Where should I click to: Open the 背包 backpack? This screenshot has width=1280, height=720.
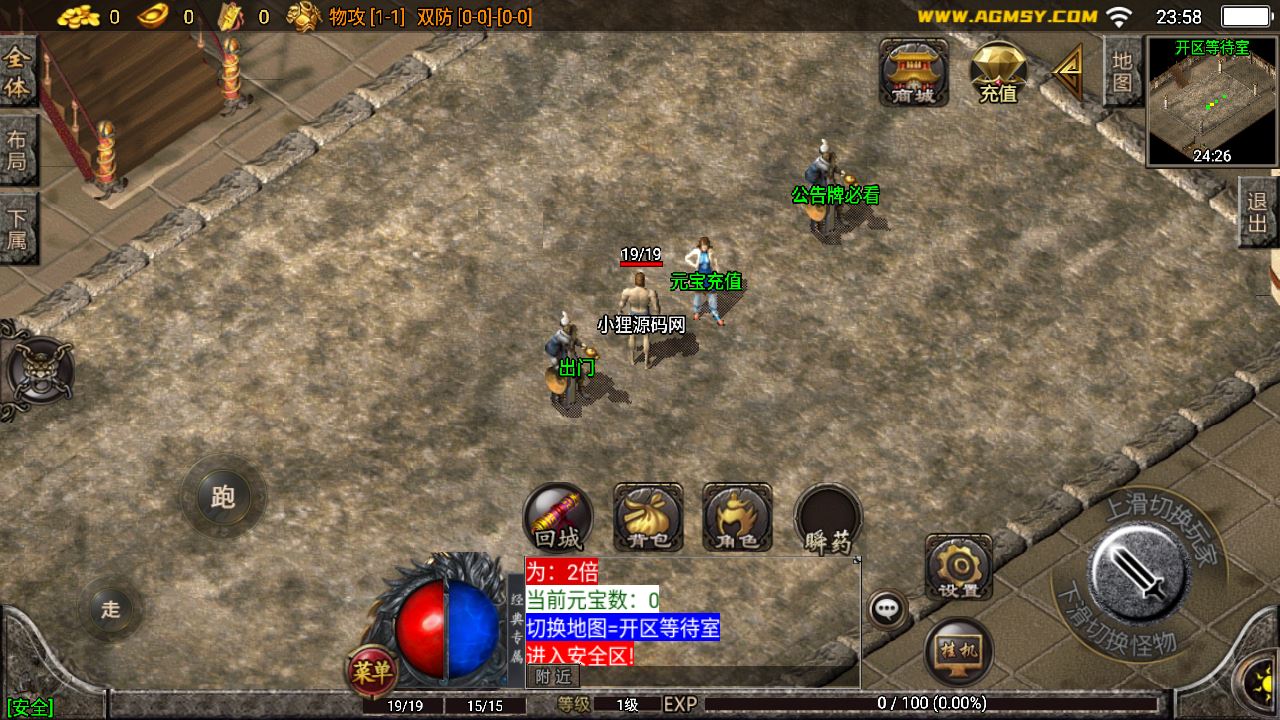tap(648, 517)
